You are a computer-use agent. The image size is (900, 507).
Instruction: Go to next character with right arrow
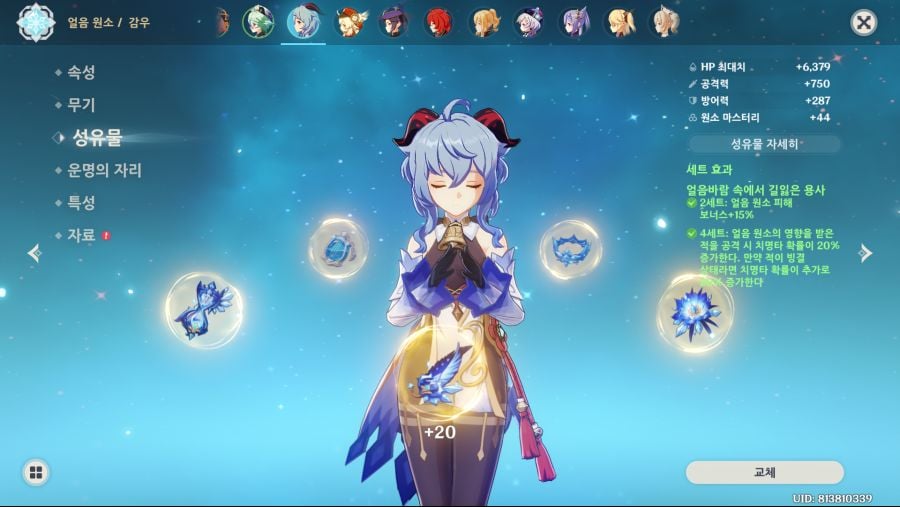click(866, 253)
